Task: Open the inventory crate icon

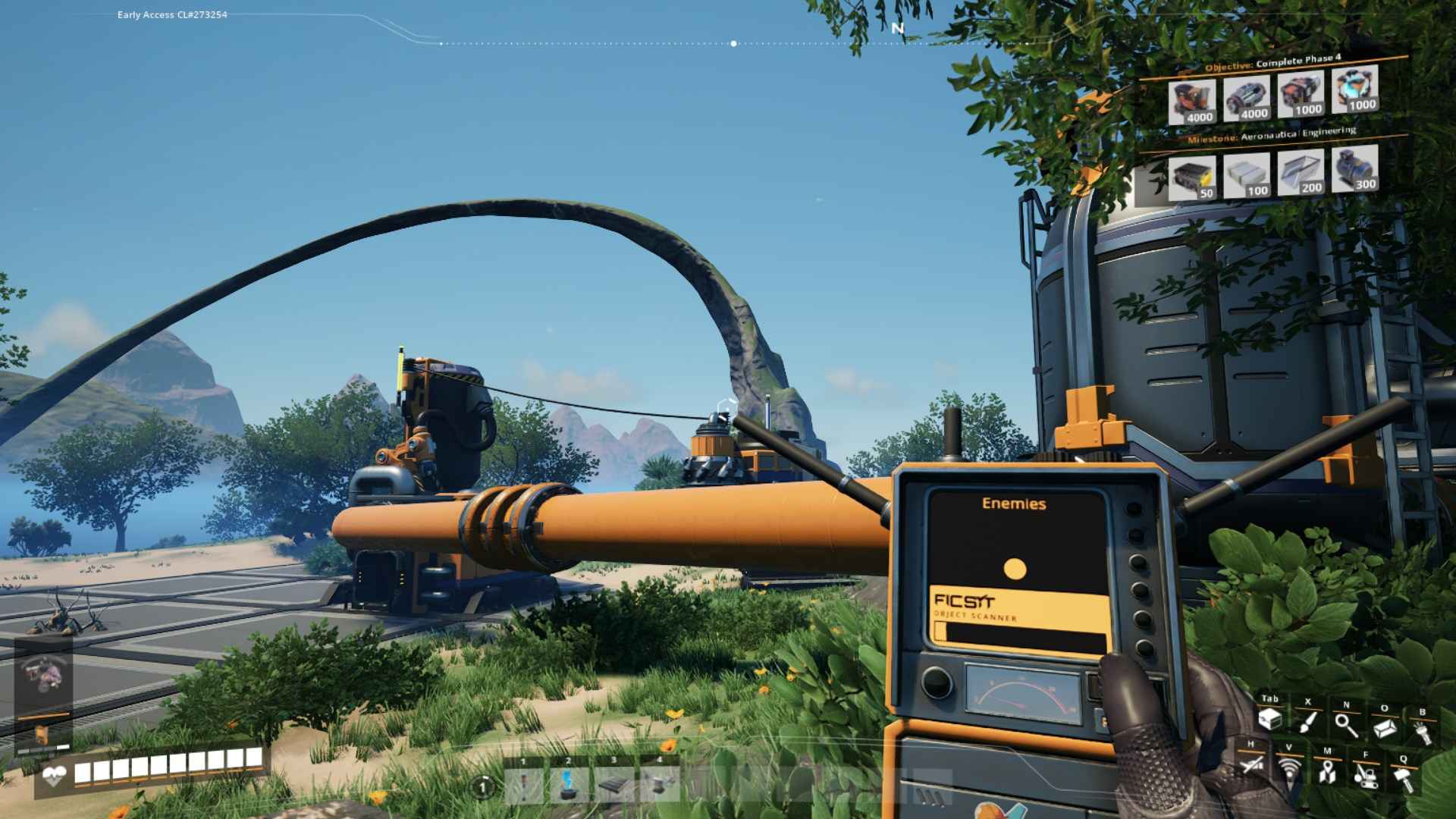Action: pyautogui.click(x=1270, y=720)
